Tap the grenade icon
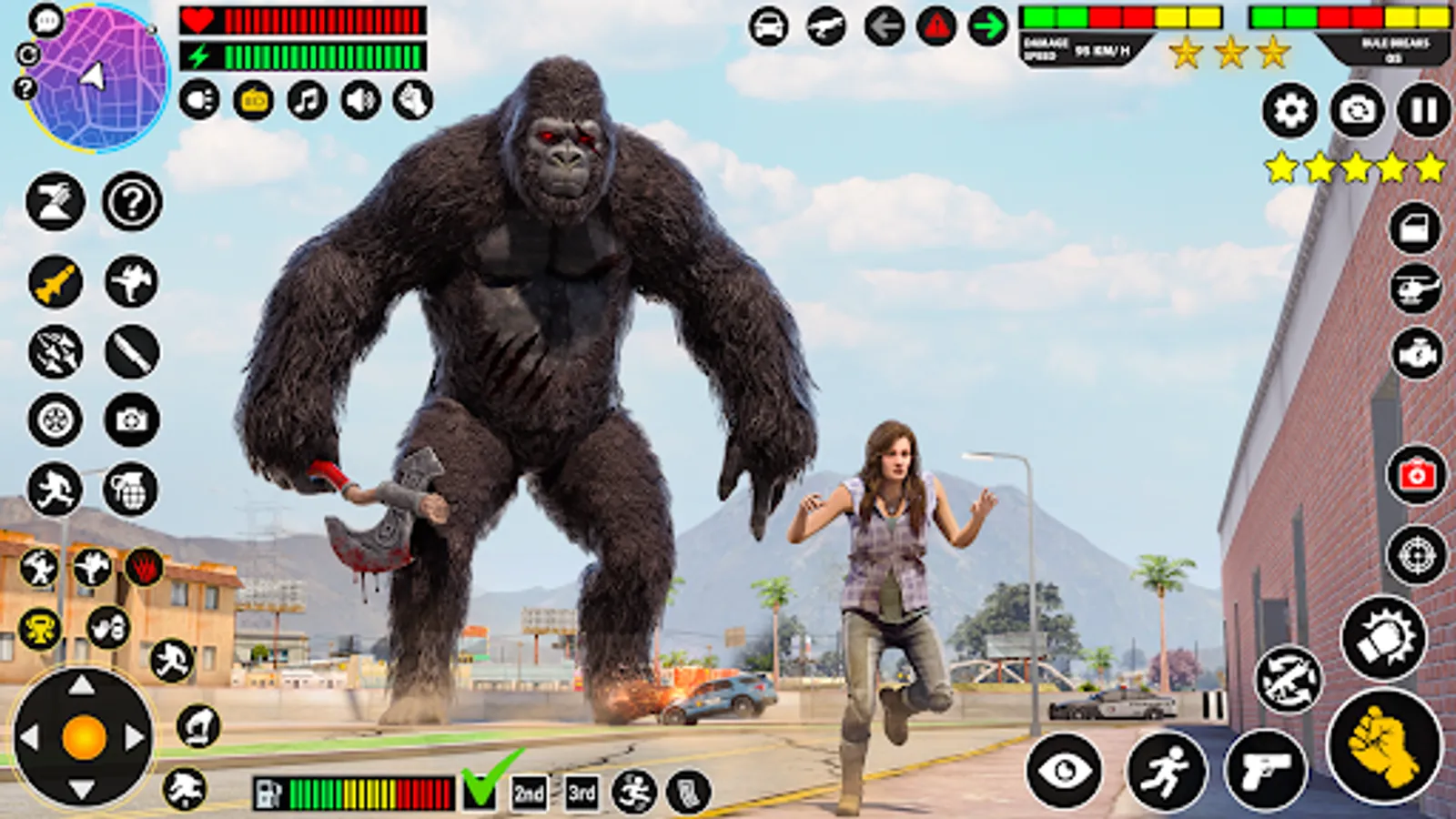This screenshot has height=819, width=1456. tap(130, 489)
